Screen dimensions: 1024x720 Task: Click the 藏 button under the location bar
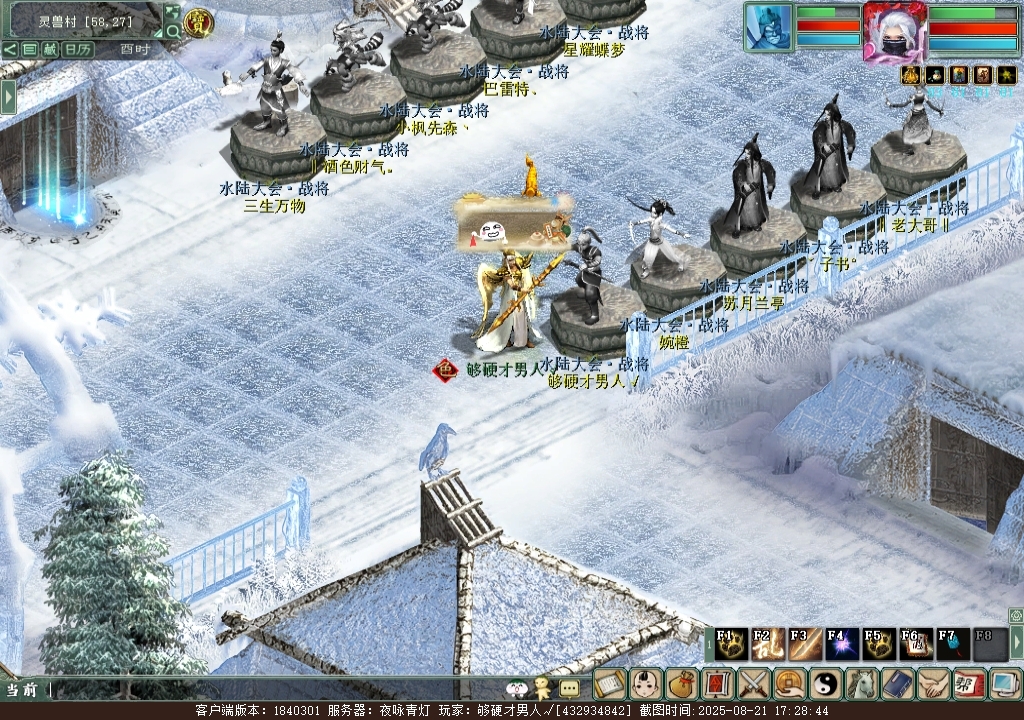(49, 49)
